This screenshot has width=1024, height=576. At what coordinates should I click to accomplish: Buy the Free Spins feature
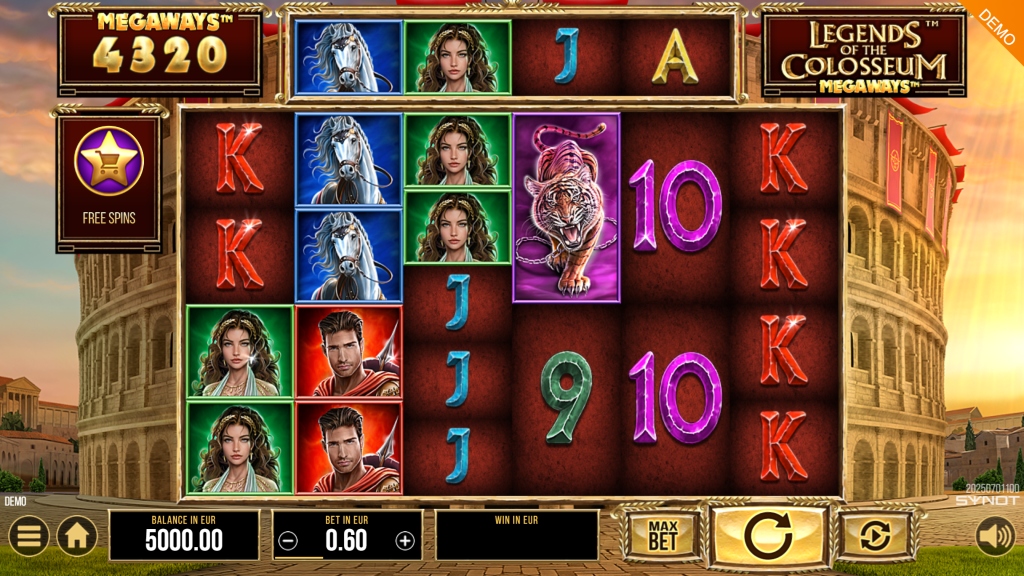point(109,174)
